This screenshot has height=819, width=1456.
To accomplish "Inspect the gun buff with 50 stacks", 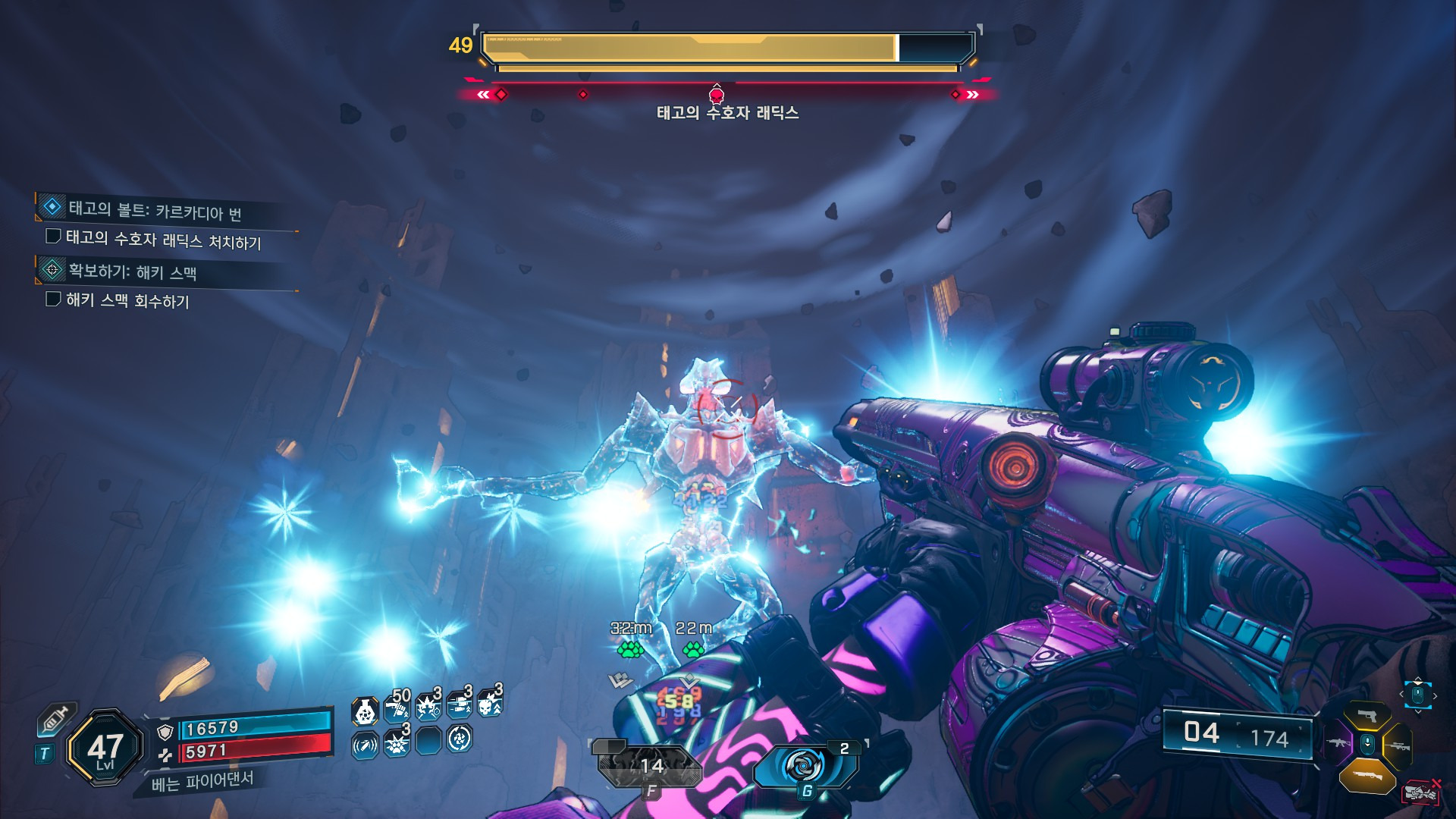I will (397, 709).
